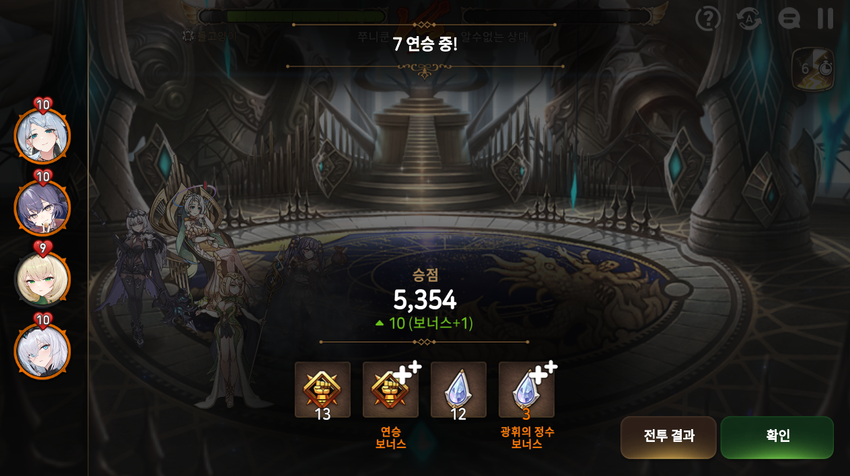Select the blonde-haired hero portrait
The height and width of the screenshot is (476, 850).
(x=42, y=279)
